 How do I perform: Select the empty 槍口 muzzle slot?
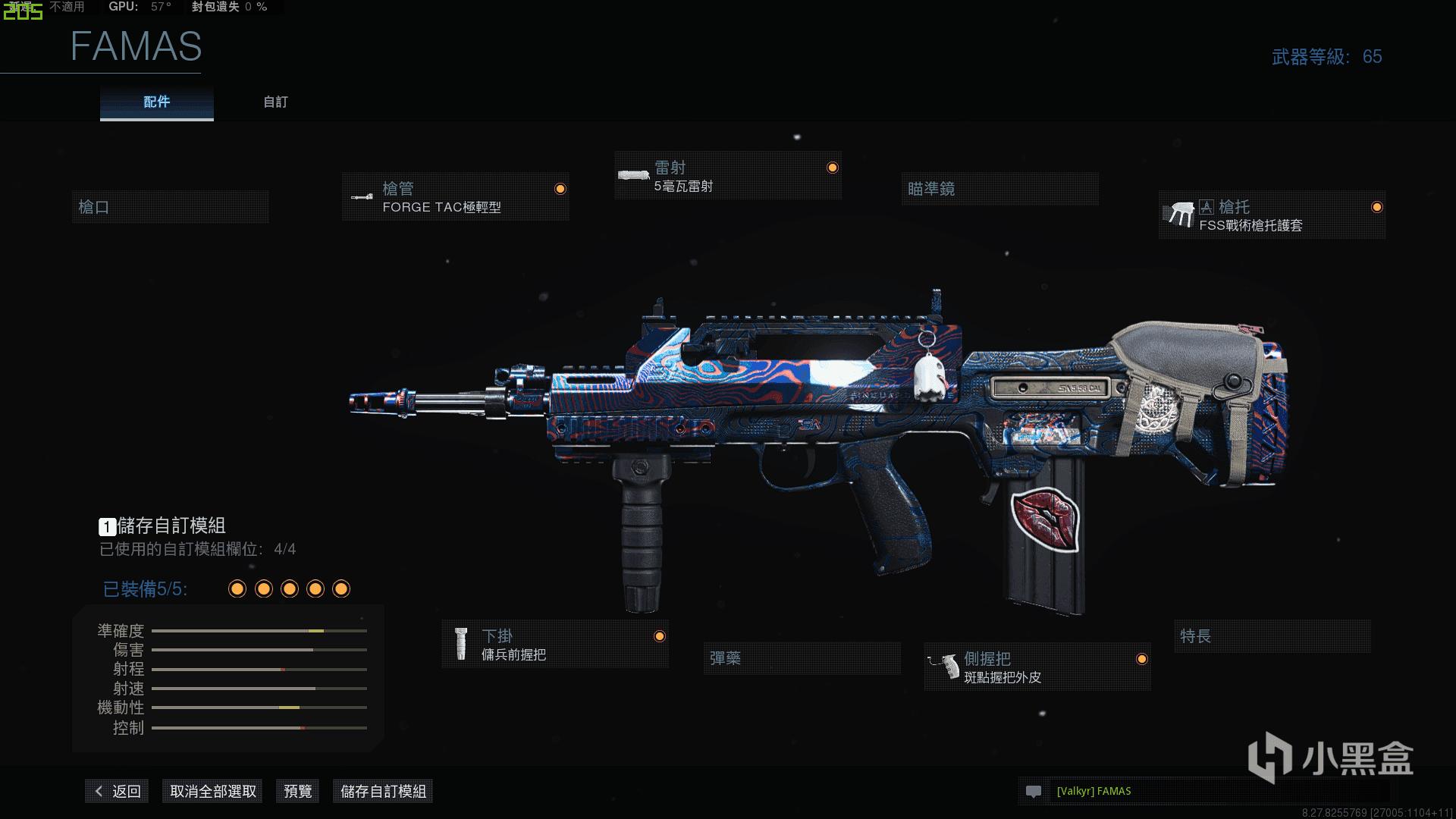tap(170, 207)
